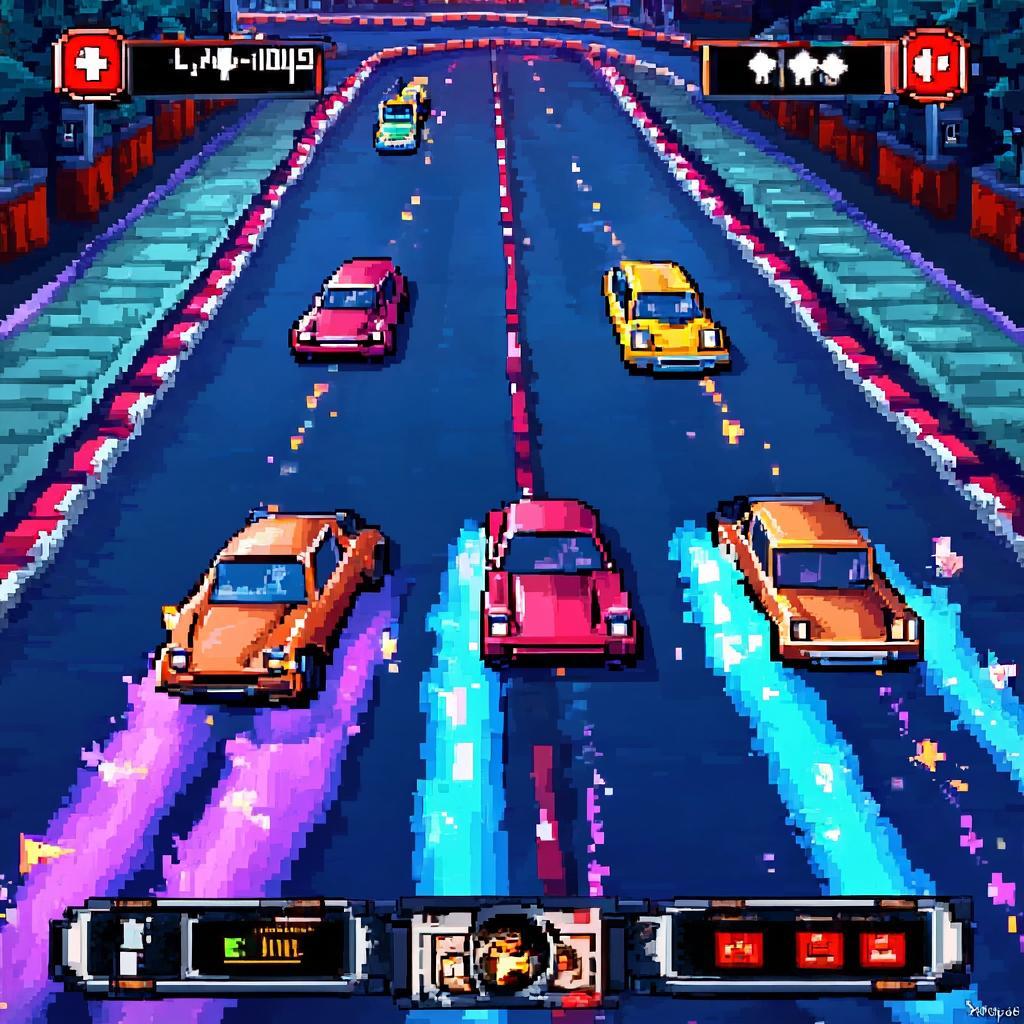Click the red cross button top-left
1024x1024 pixels.
click(x=90, y=65)
